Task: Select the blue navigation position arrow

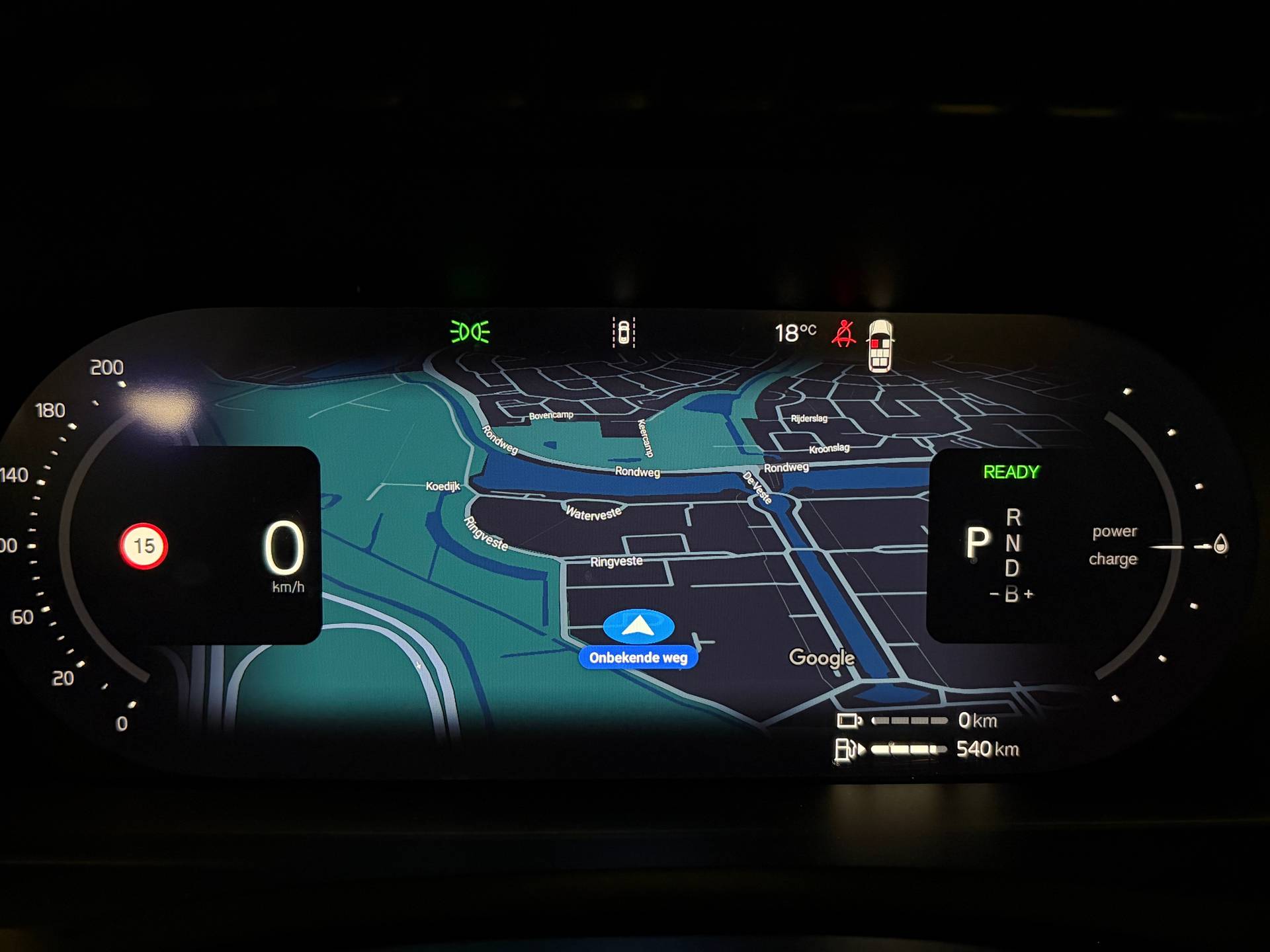Action: pos(638,625)
